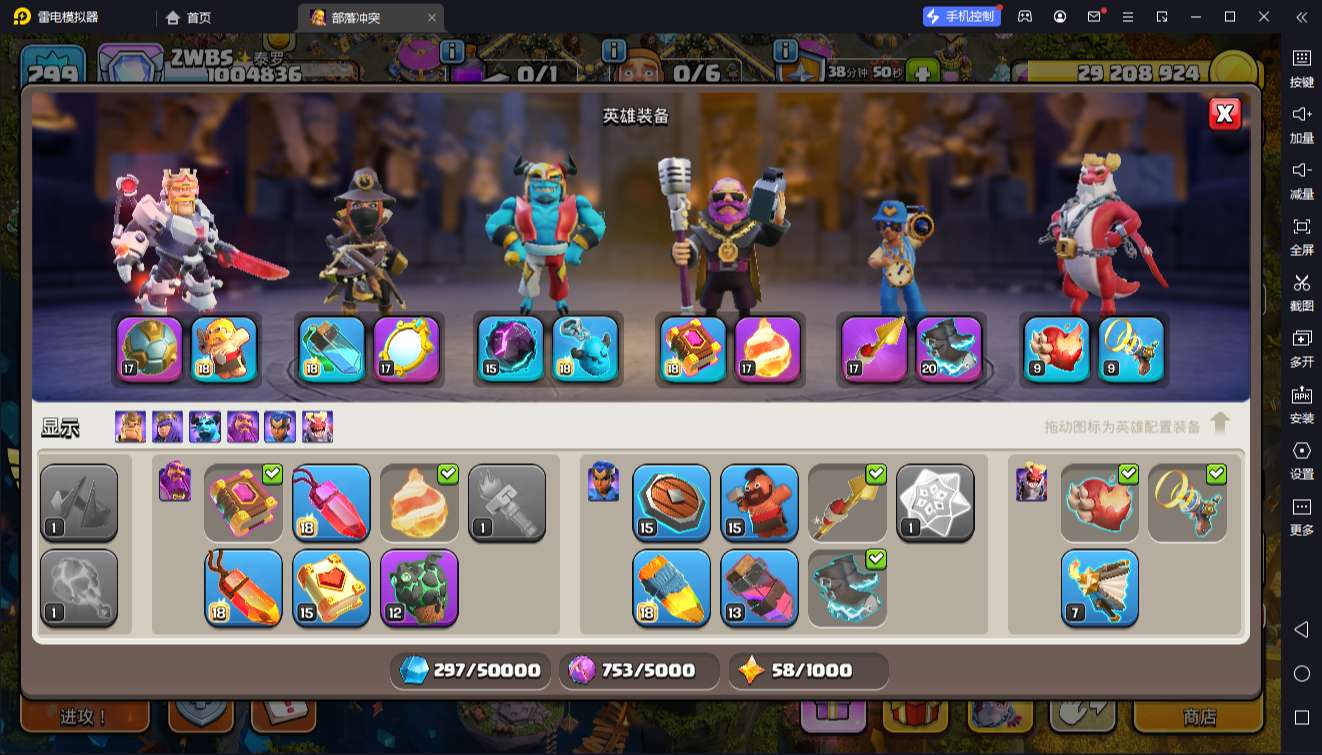The width and height of the screenshot is (1322, 755).
Task: Pick the level 15 Seeking Shield
Action: point(671,503)
